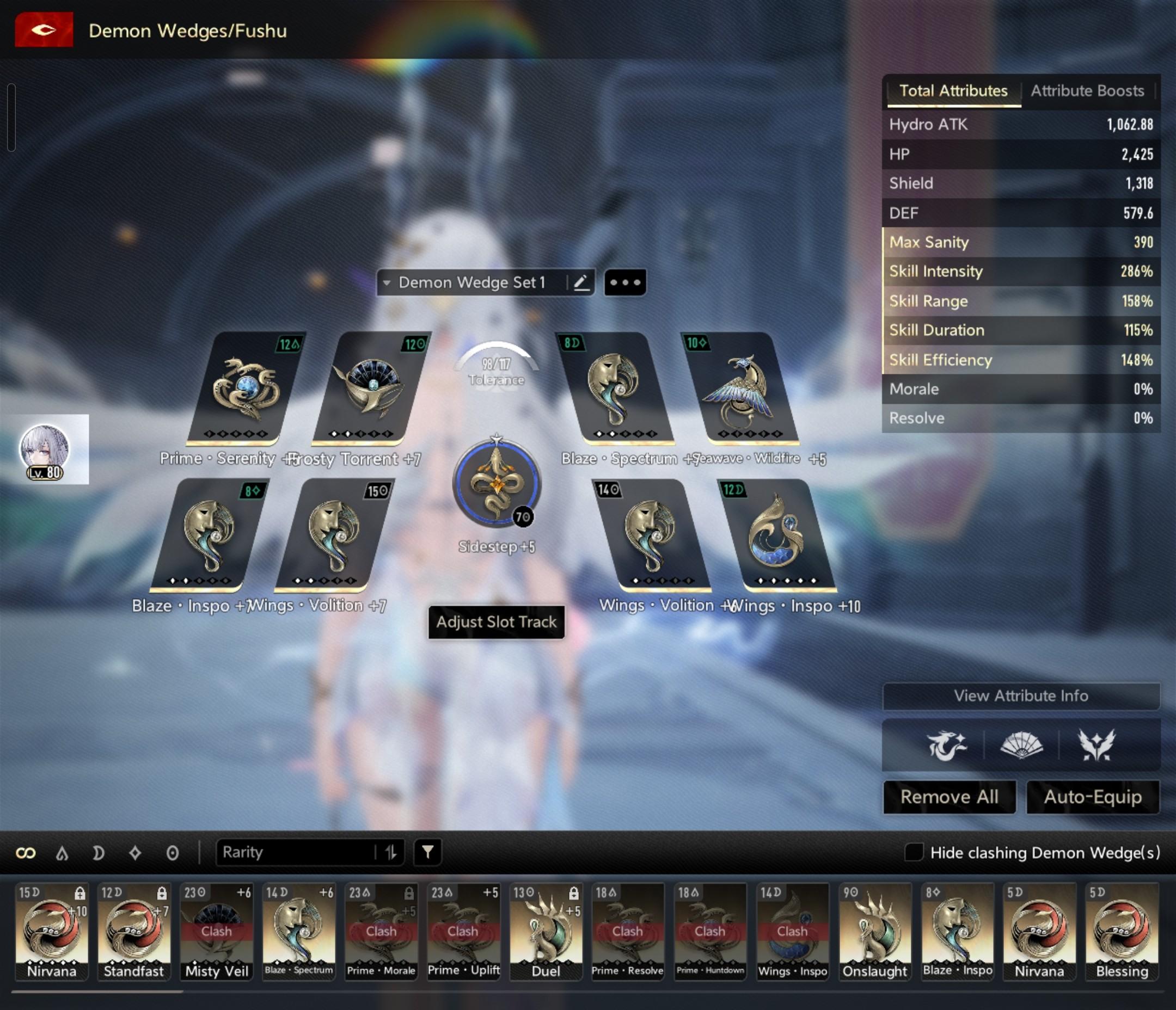Select the Total Attributes tab
This screenshot has height=1010, width=1176.
point(953,91)
